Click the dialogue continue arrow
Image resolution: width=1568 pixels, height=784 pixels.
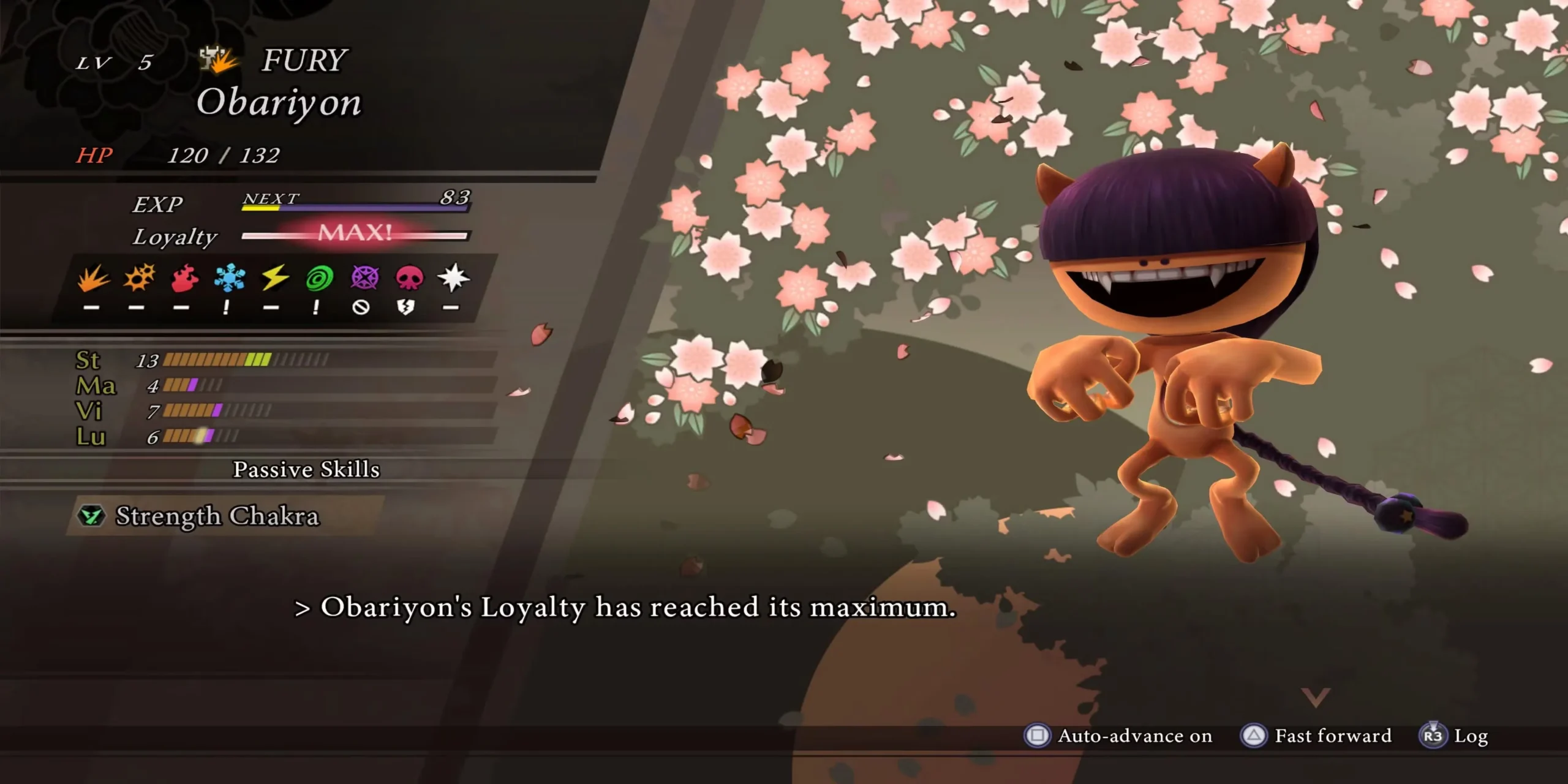(x=1315, y=697)
